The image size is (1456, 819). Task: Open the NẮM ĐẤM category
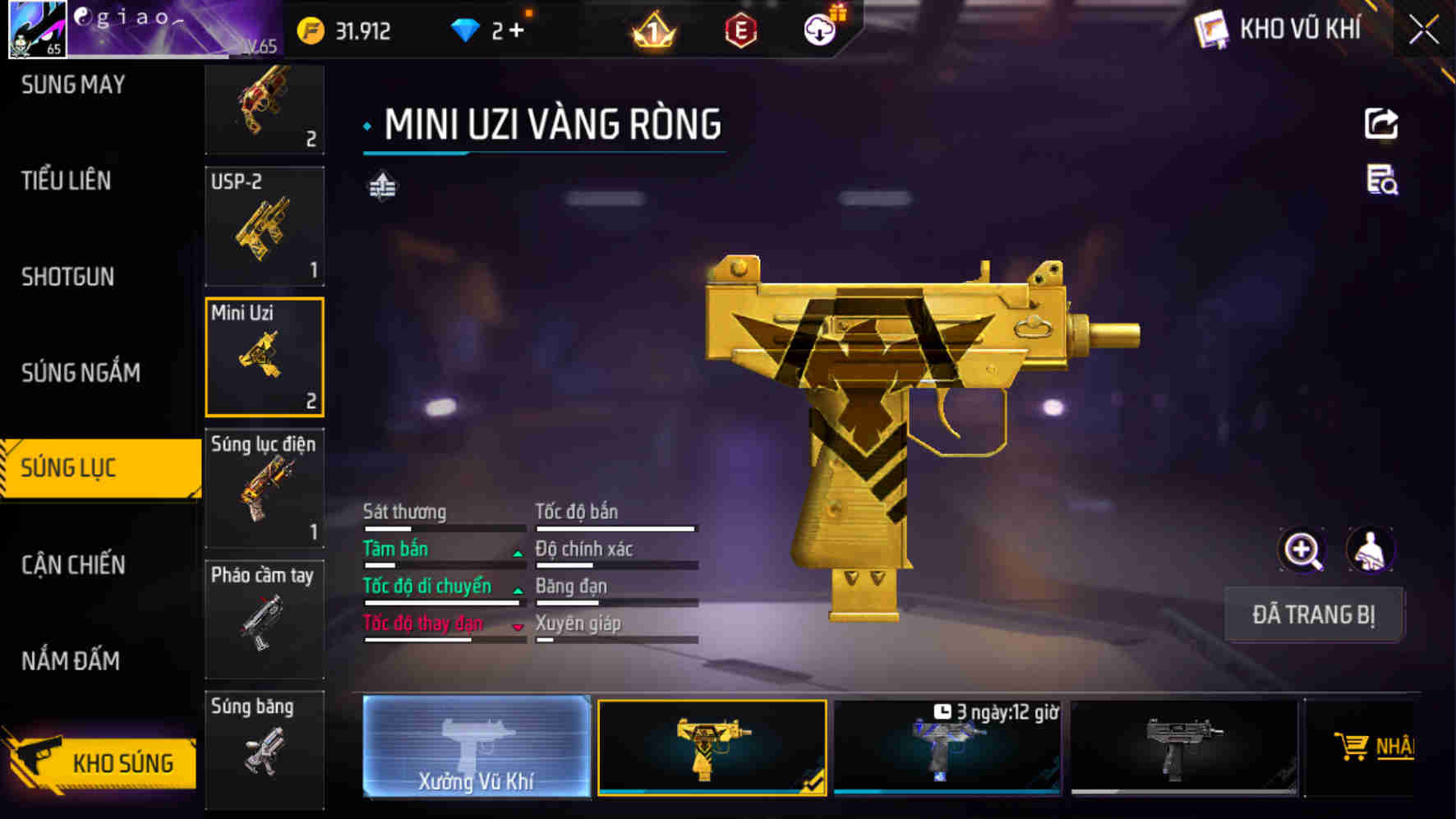point(71,661)
